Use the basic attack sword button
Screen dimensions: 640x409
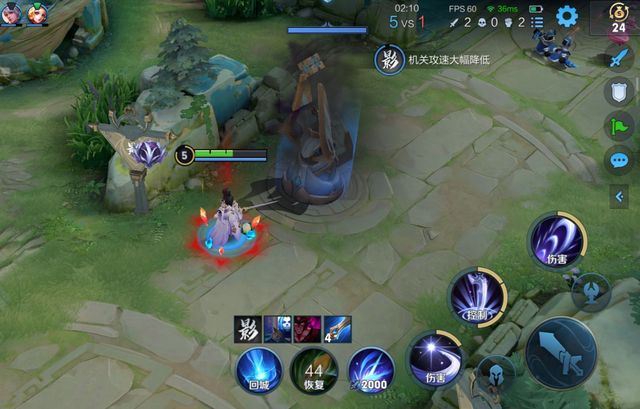tap(560, 353)
